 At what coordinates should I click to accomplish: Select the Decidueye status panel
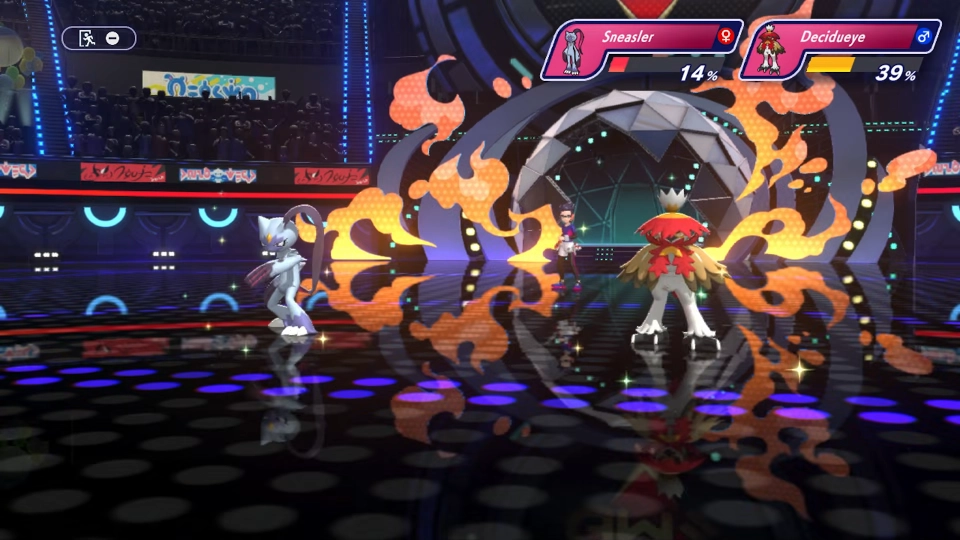click(x=840, y=50)
